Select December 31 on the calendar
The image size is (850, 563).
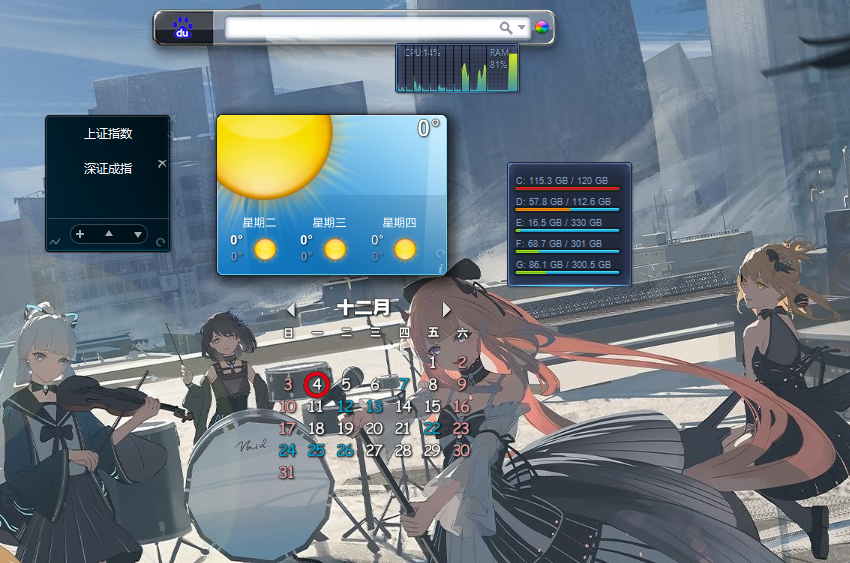(x=287, y=472)
